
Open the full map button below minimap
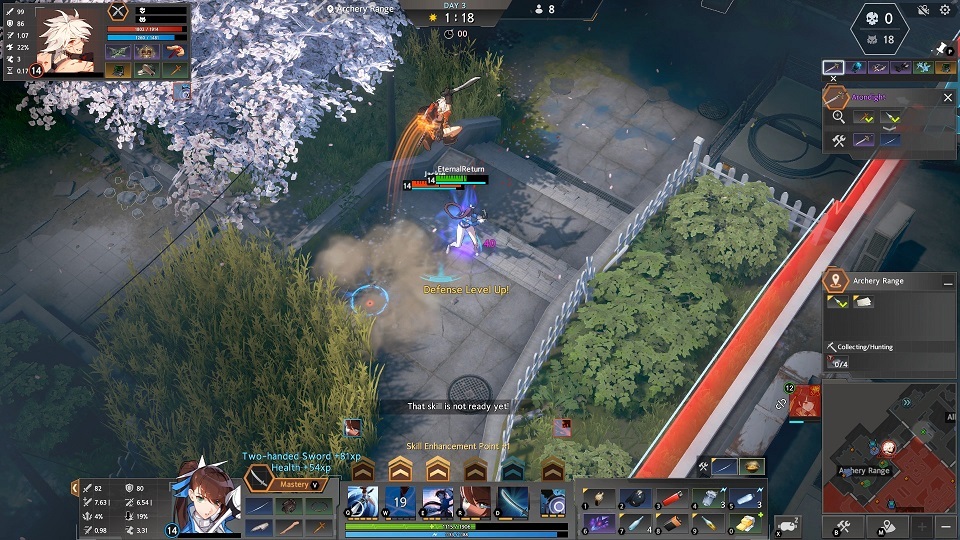(x=886, y=526)
